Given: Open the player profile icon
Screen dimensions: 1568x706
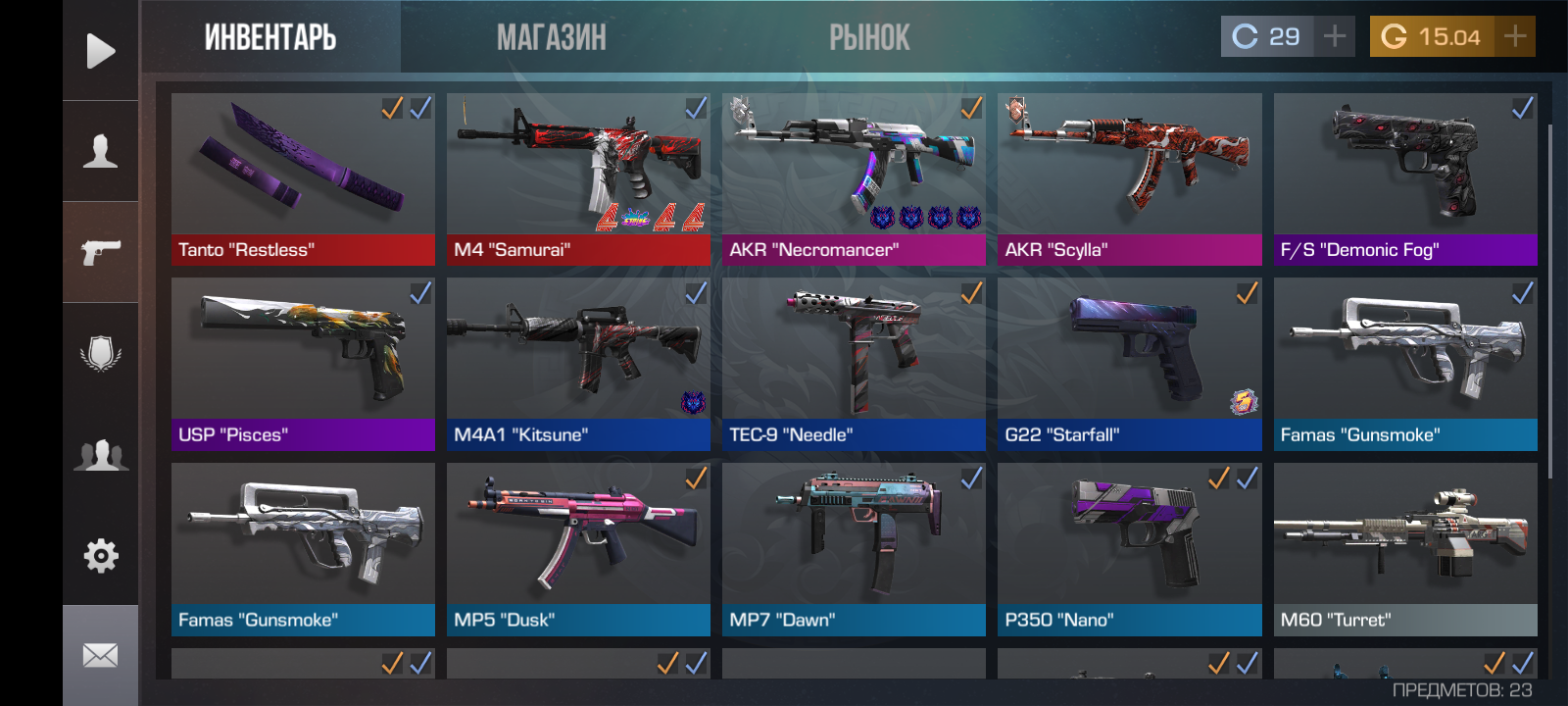Looking at the screenshot, I should 100,151.
